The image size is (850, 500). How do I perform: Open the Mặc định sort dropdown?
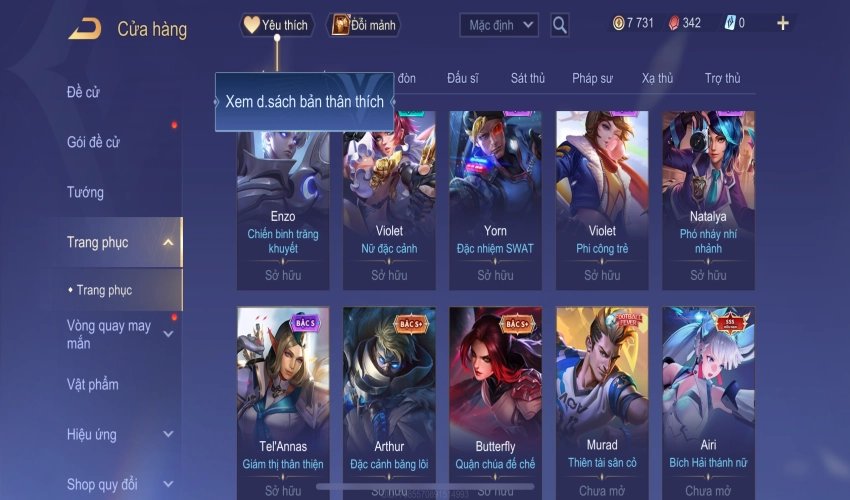(499, 24)
